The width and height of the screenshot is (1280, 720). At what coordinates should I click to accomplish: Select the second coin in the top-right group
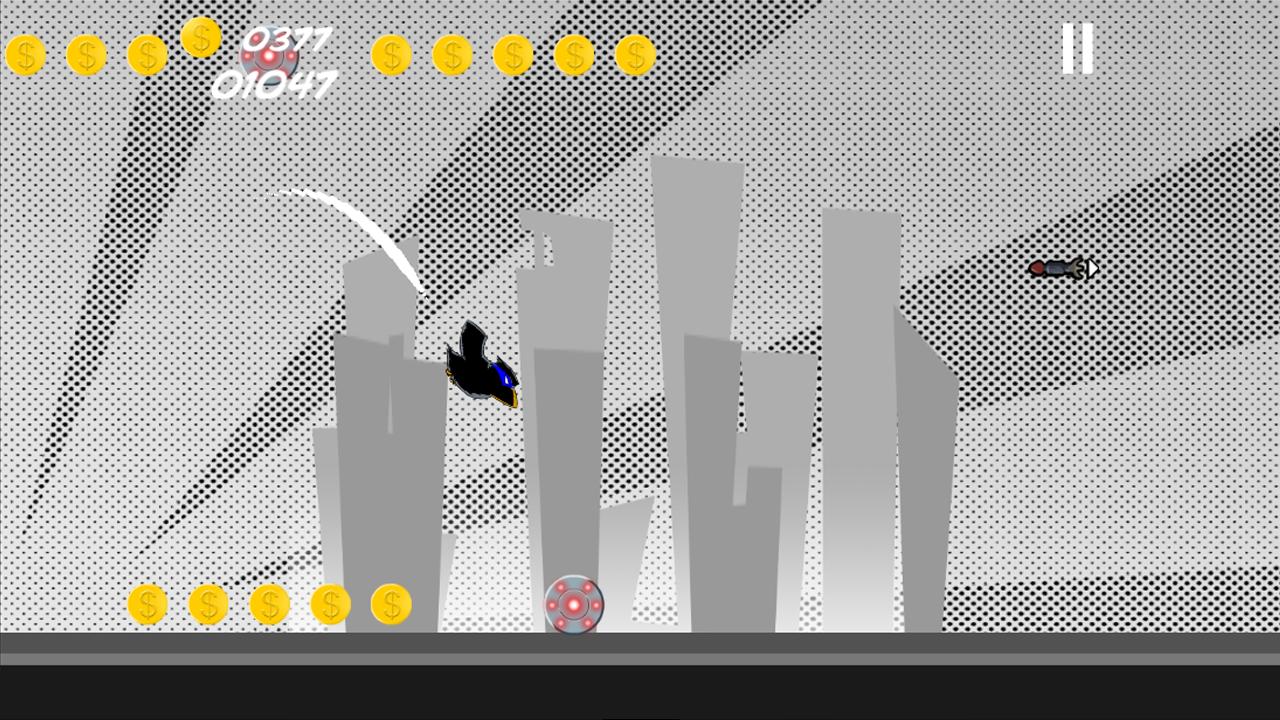pyautogui.click(x=452, y=54)
